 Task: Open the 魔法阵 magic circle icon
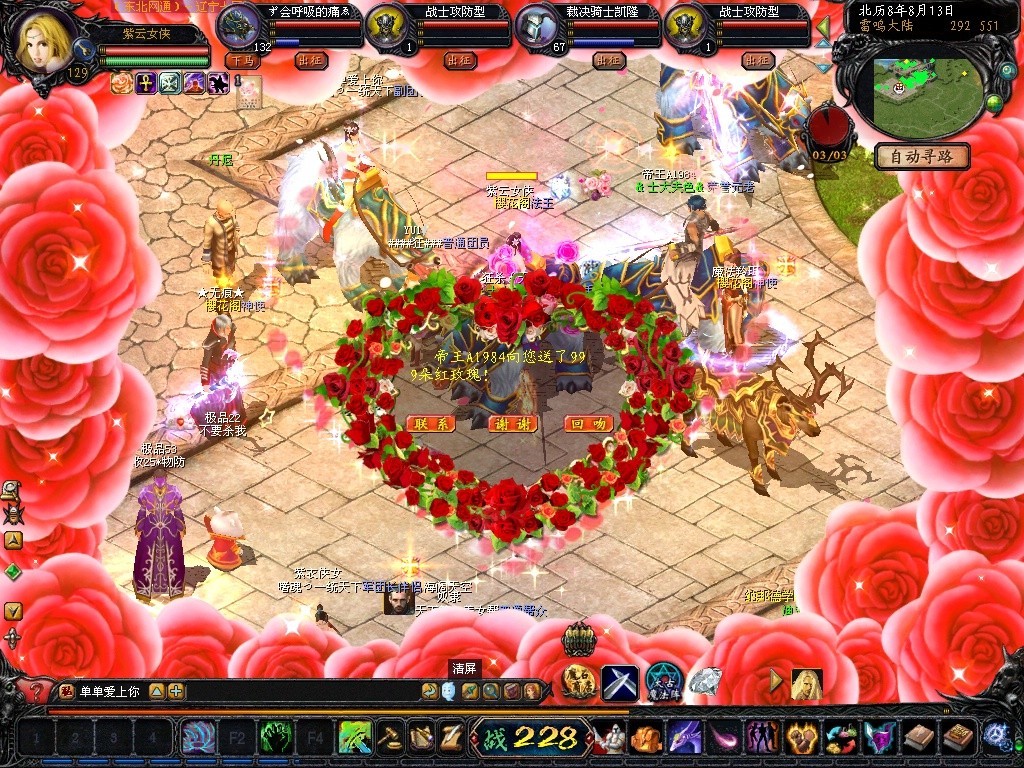click(x=663, y=682)
